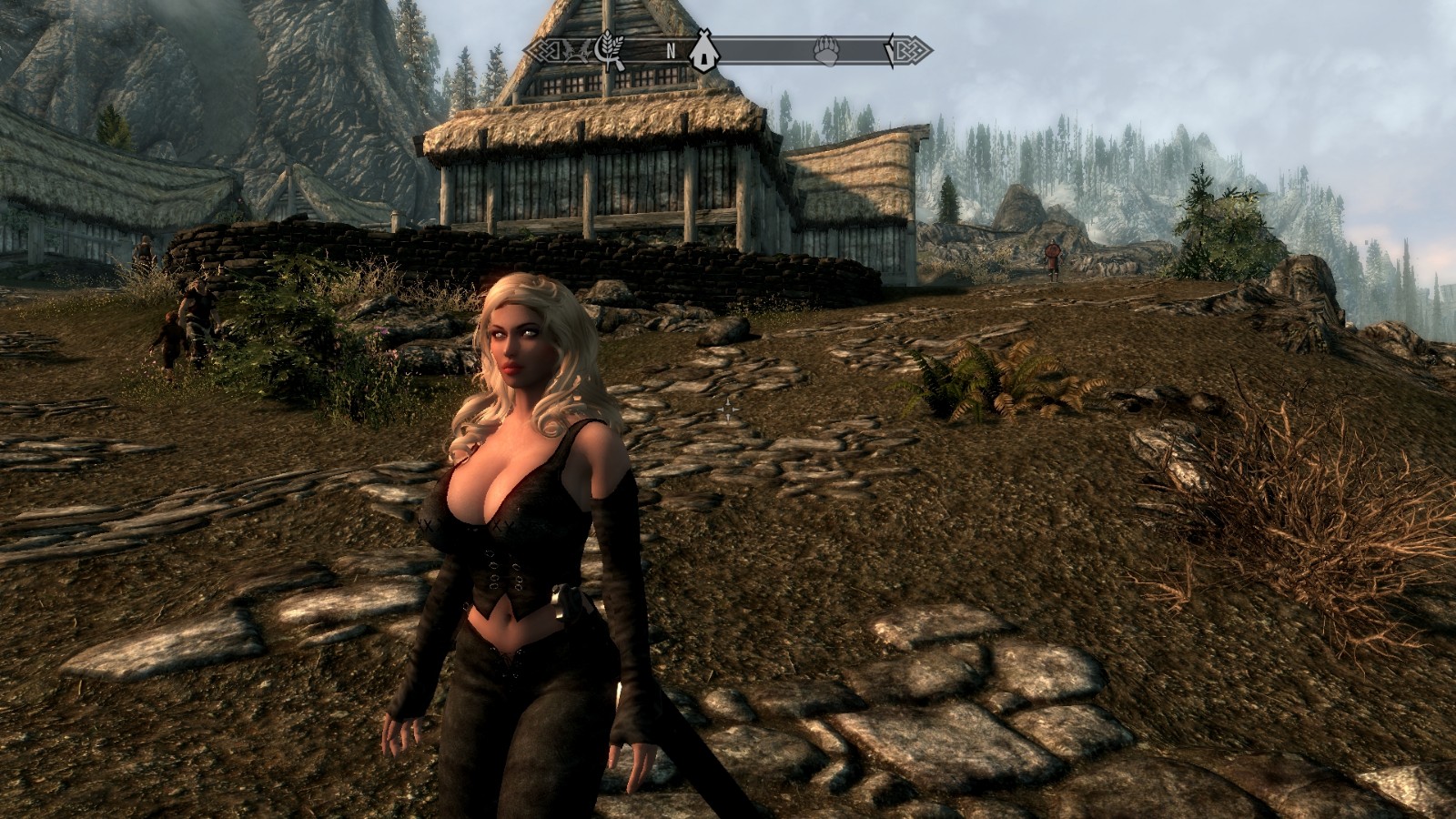
Task: Click the wheat and sickle farm marker
Action: coord(608,50)
